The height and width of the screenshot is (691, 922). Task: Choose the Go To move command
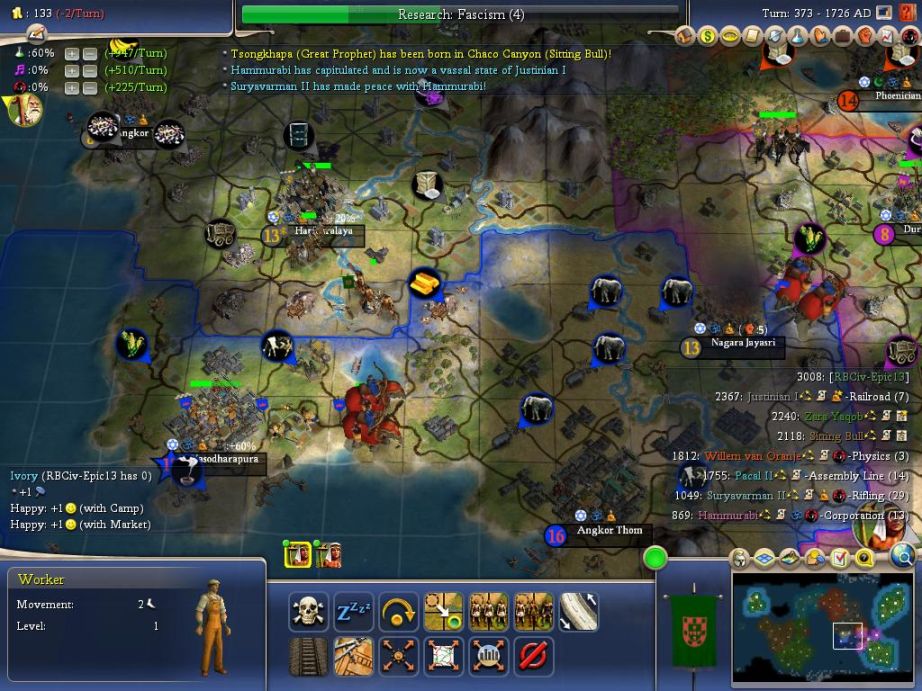coord(443,612)
